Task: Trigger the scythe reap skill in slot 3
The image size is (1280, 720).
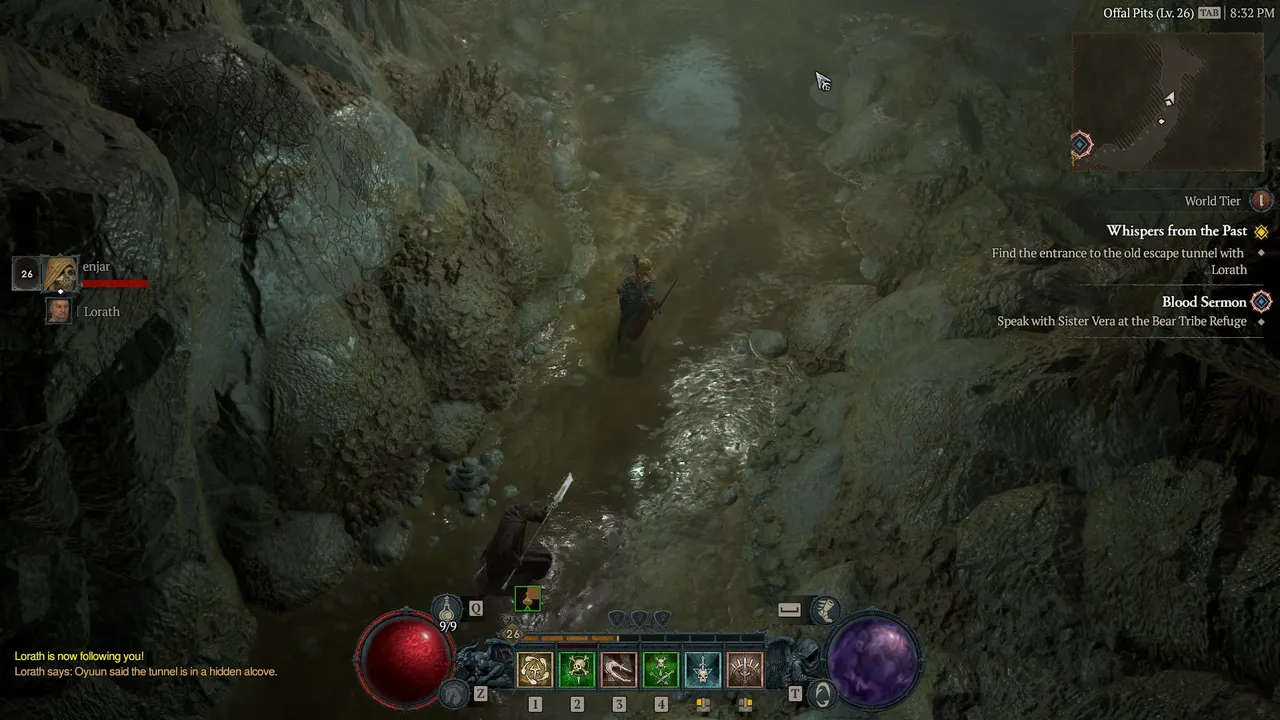Action: [619, 670]
